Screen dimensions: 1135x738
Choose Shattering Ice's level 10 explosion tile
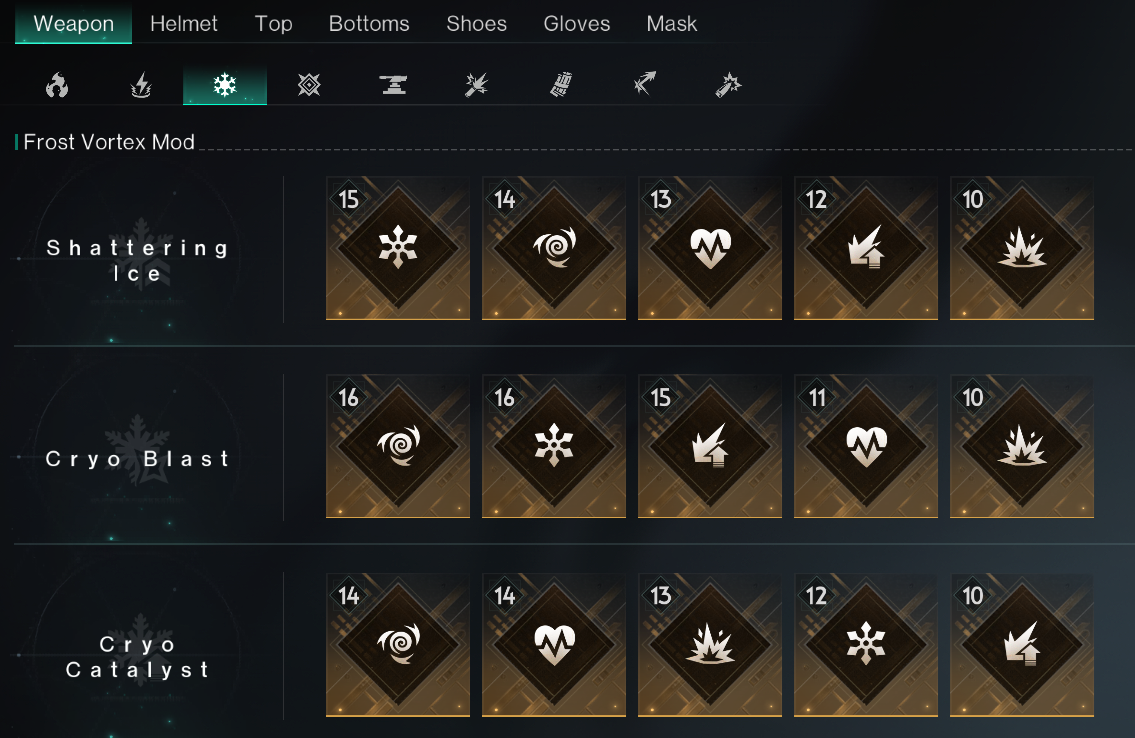tap(1022, 248)
